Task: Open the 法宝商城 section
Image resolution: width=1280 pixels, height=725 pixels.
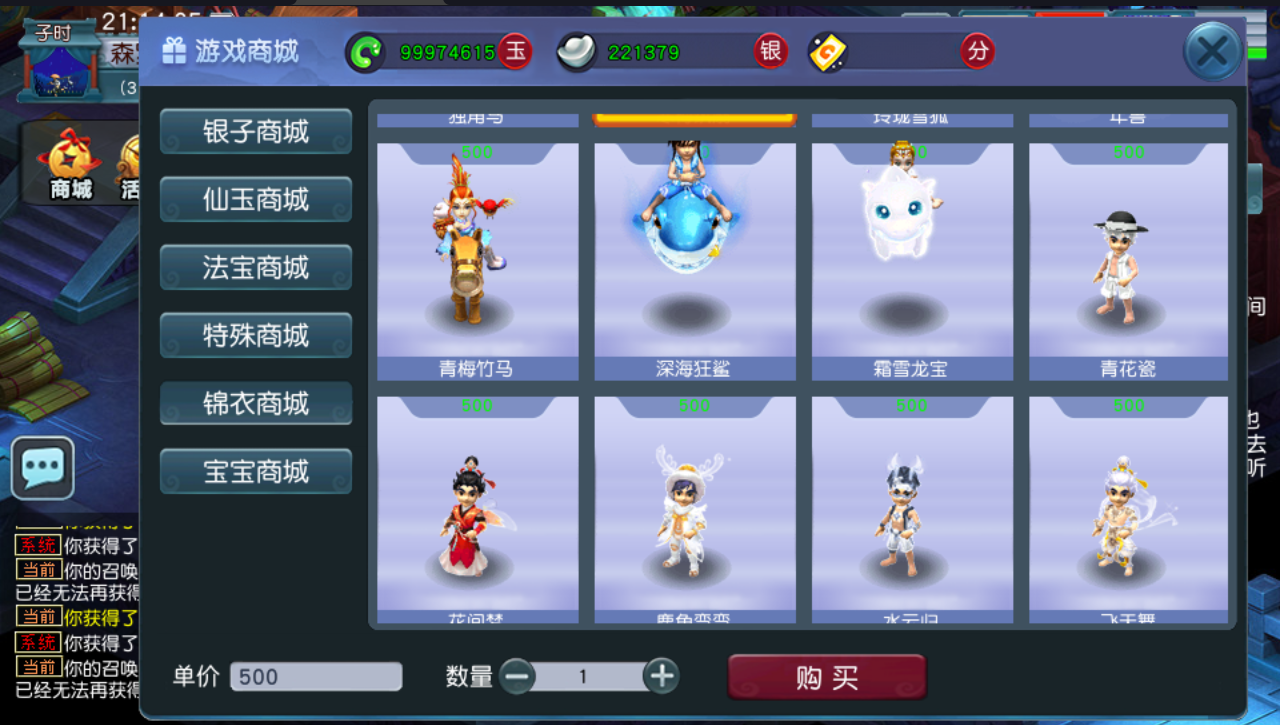Action: tap(255, 267)
